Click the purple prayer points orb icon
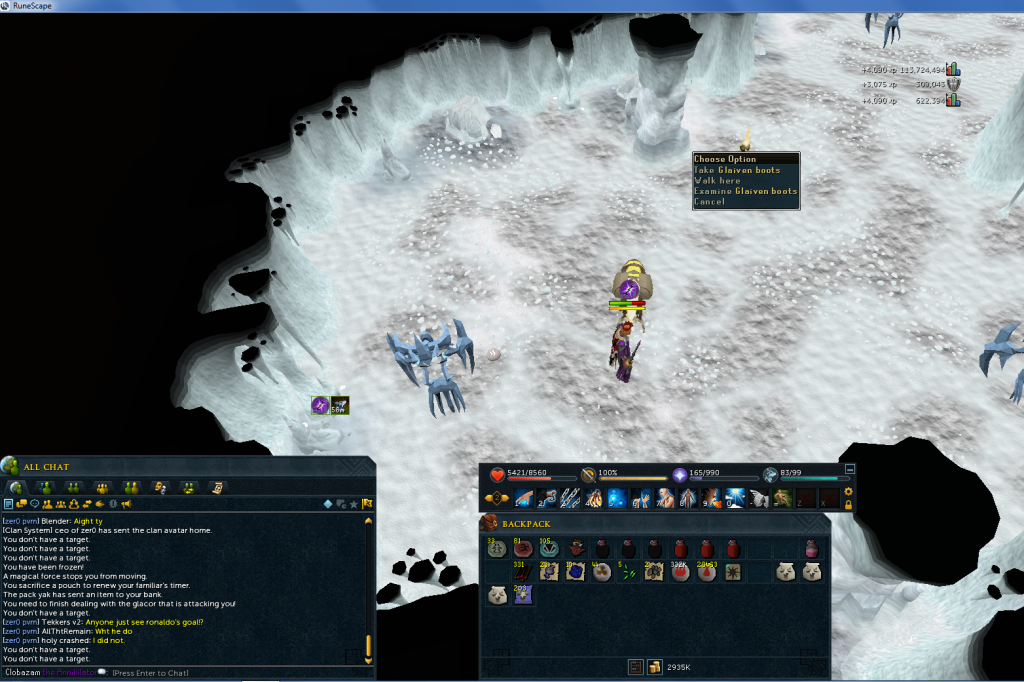 (679, 474)
